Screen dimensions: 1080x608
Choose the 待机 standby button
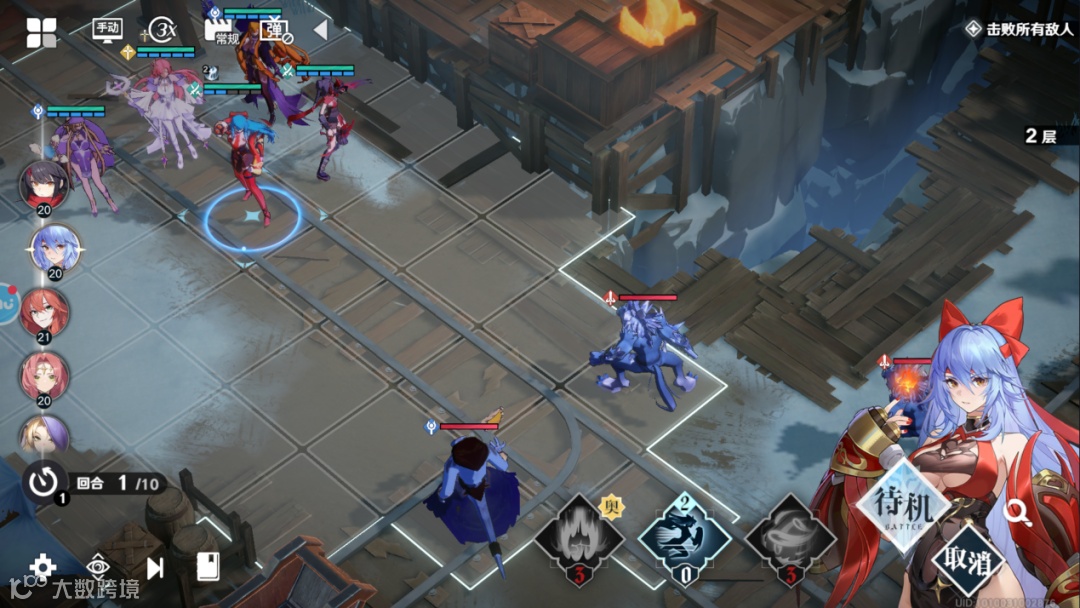(903, 506)
